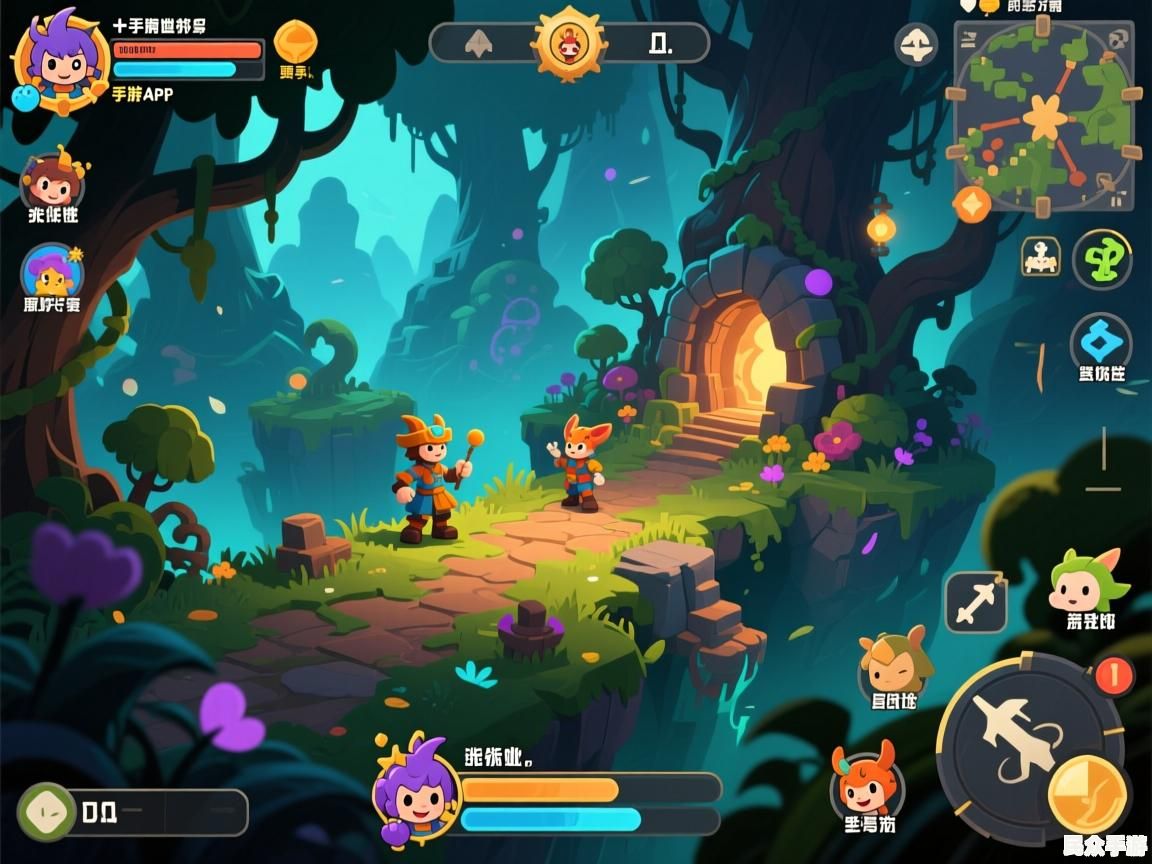Viewport: 1152px width, 864px height.
Task: Click the round button left of minimap
Action: coord(916,44)
